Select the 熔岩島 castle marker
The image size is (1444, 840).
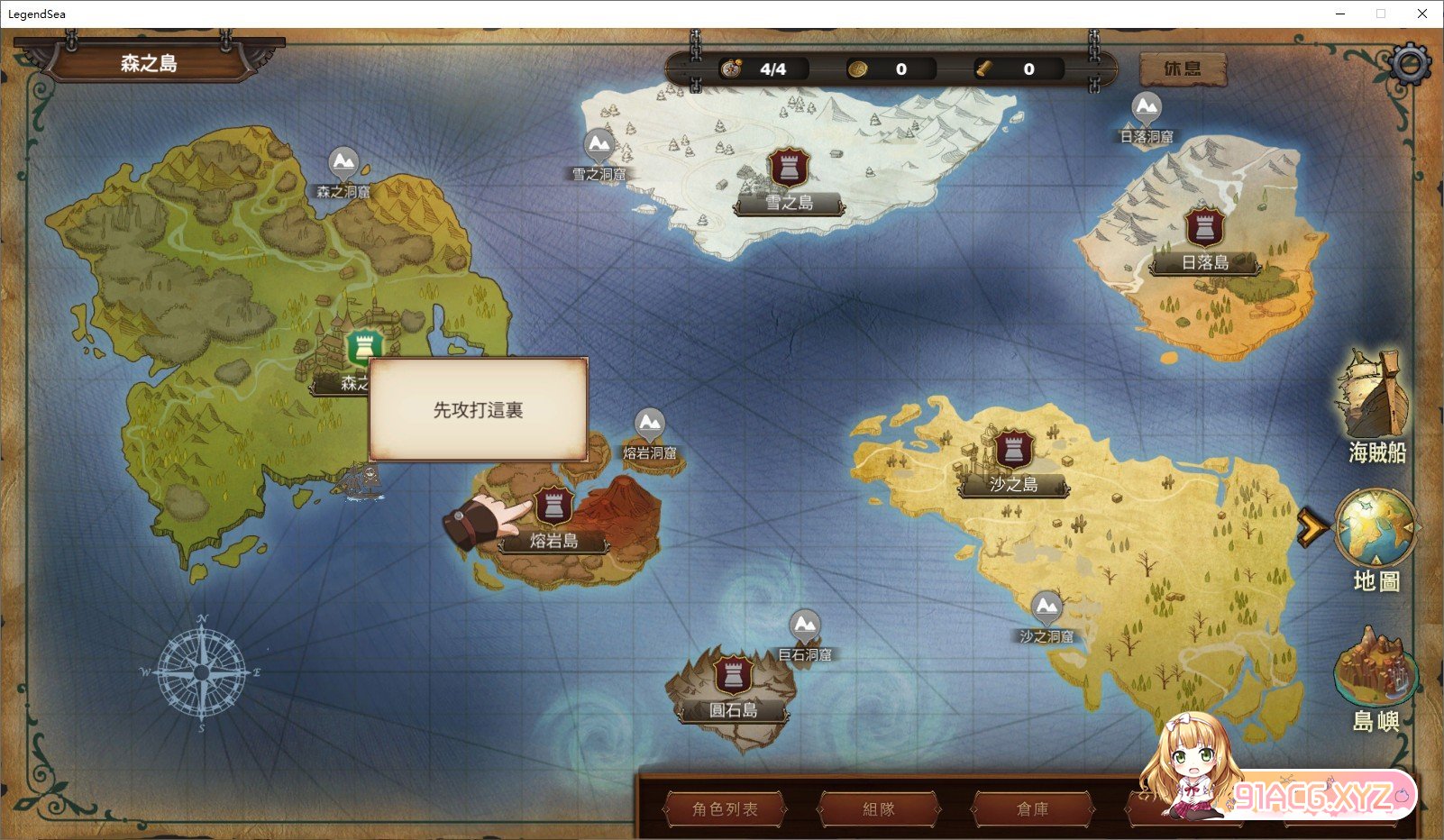(x=553, y=507)
